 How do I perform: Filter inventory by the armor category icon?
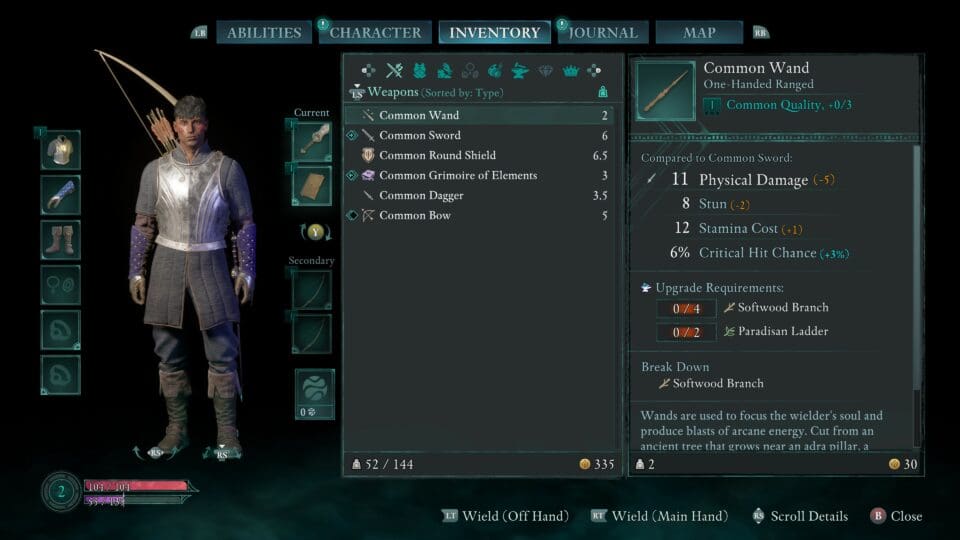419,71
